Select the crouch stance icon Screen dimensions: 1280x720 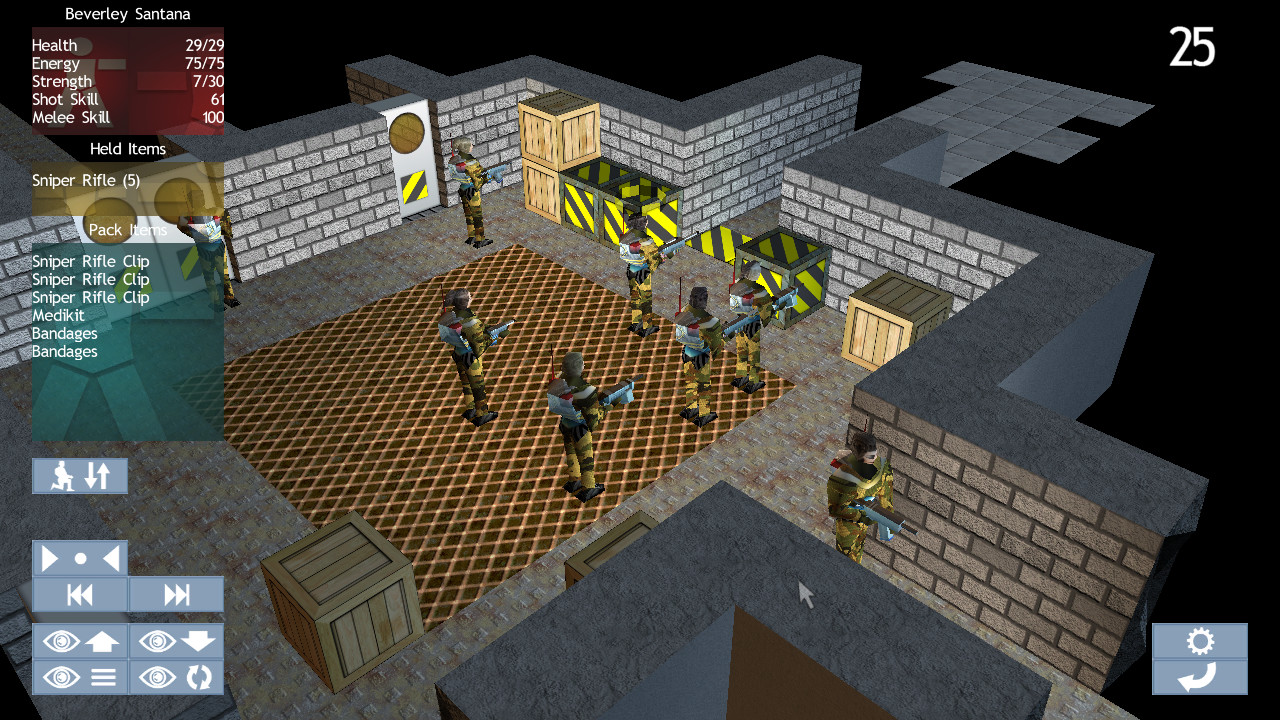coord(62,476)
